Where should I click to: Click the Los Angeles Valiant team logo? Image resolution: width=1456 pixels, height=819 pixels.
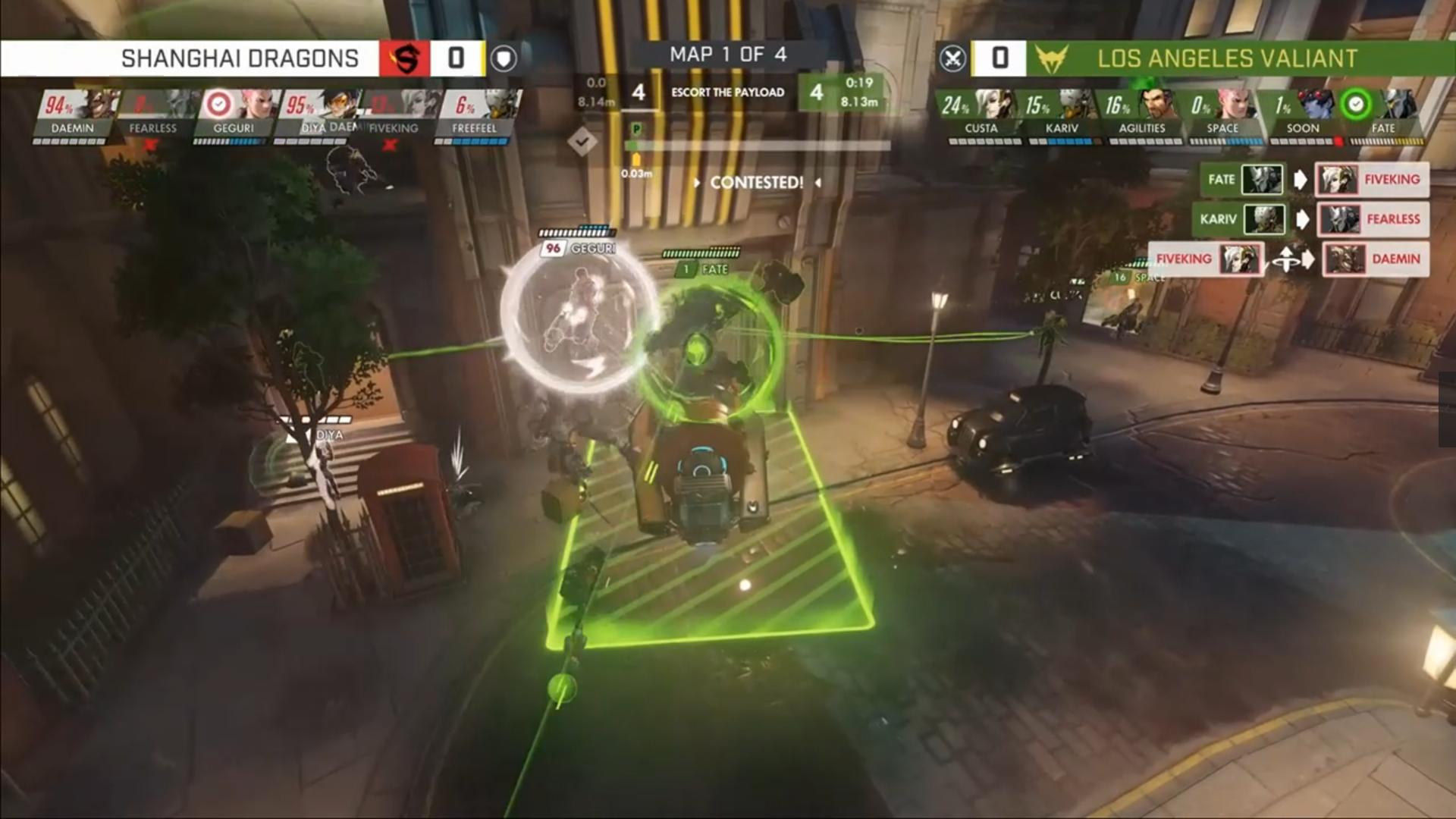(1051, 58)
